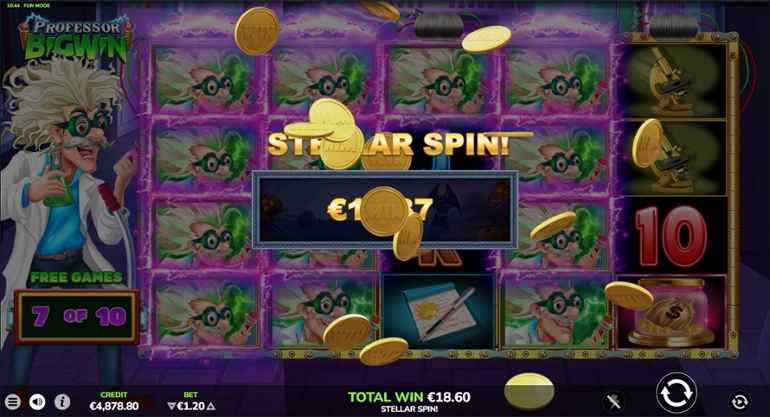Open the game info page
Viewport: 770px width, 417px height.
pyautogui.click(x=62, y=401)
